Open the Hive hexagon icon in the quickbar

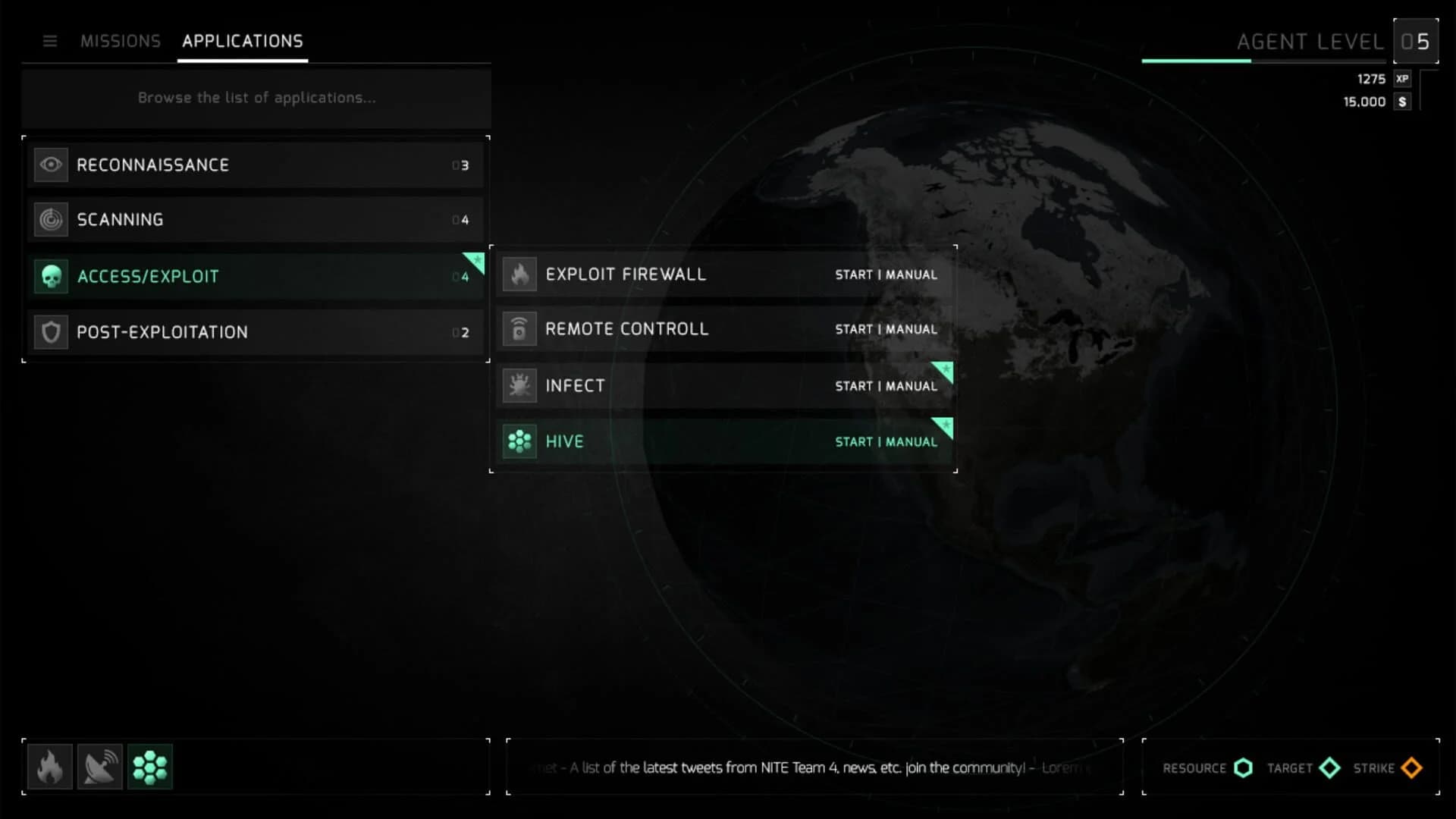click(x=150, y=767)
